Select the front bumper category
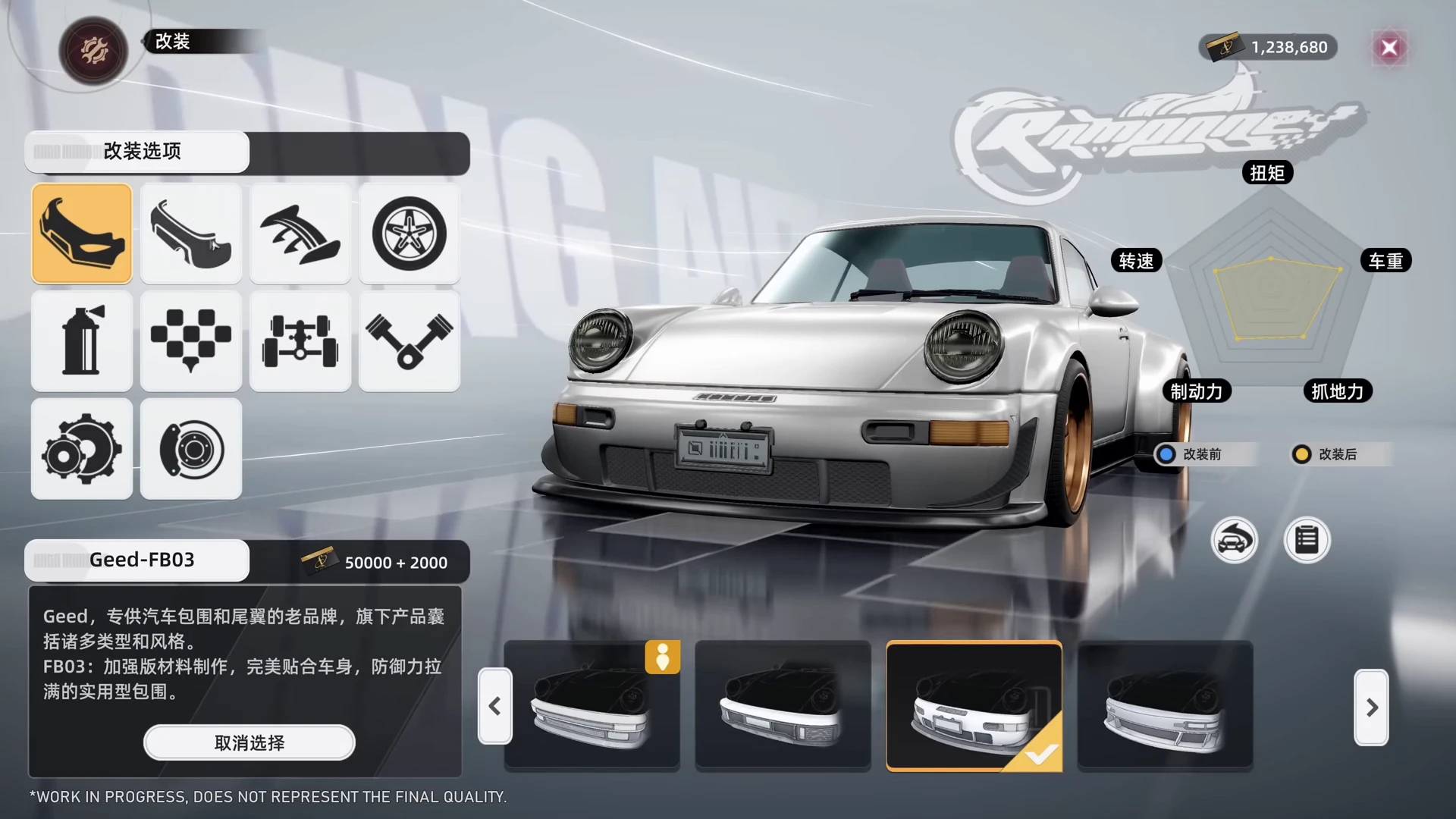Image resolution: width=1456 pixels, height=819 pixels. [82, 234]
